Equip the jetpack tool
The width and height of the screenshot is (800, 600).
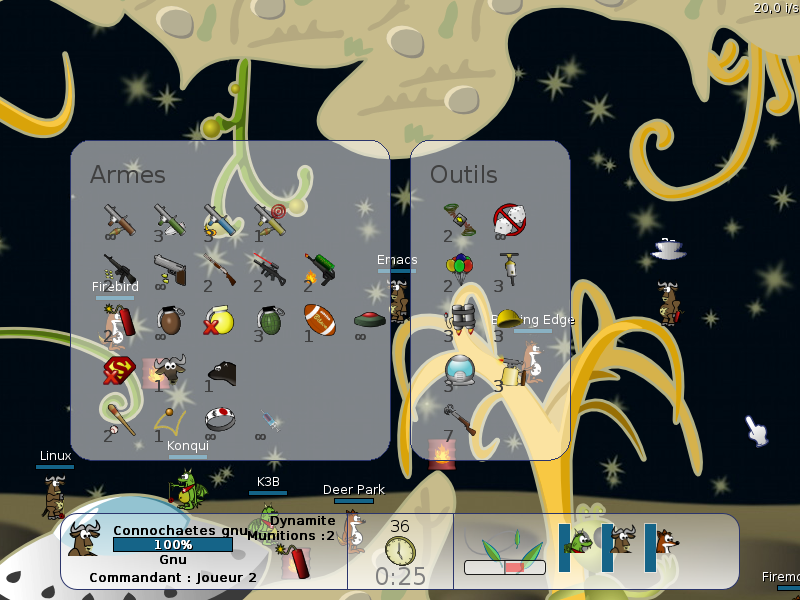tap(459, 319)
